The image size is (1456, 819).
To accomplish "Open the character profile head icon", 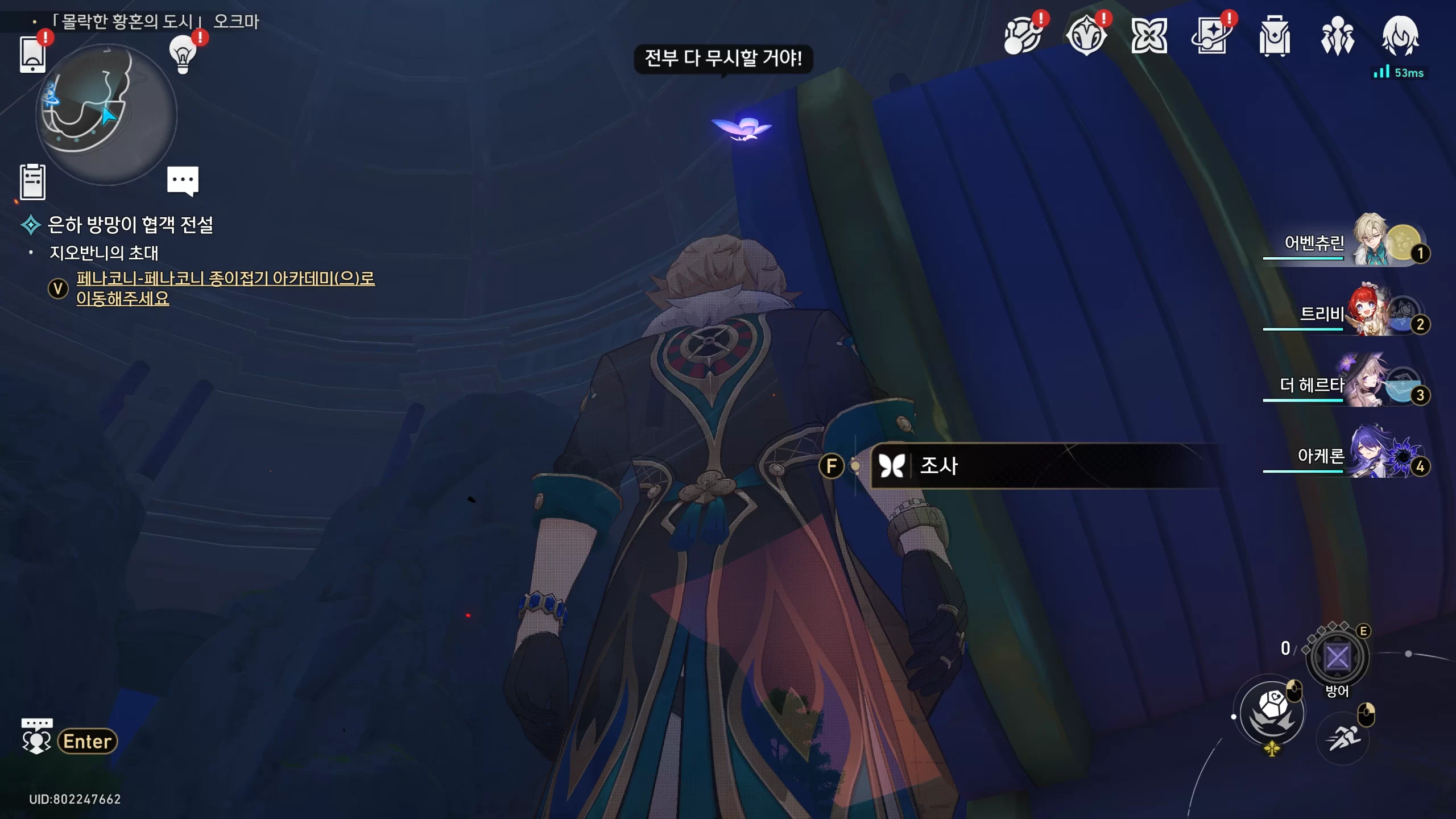I will coord(1400,36).
